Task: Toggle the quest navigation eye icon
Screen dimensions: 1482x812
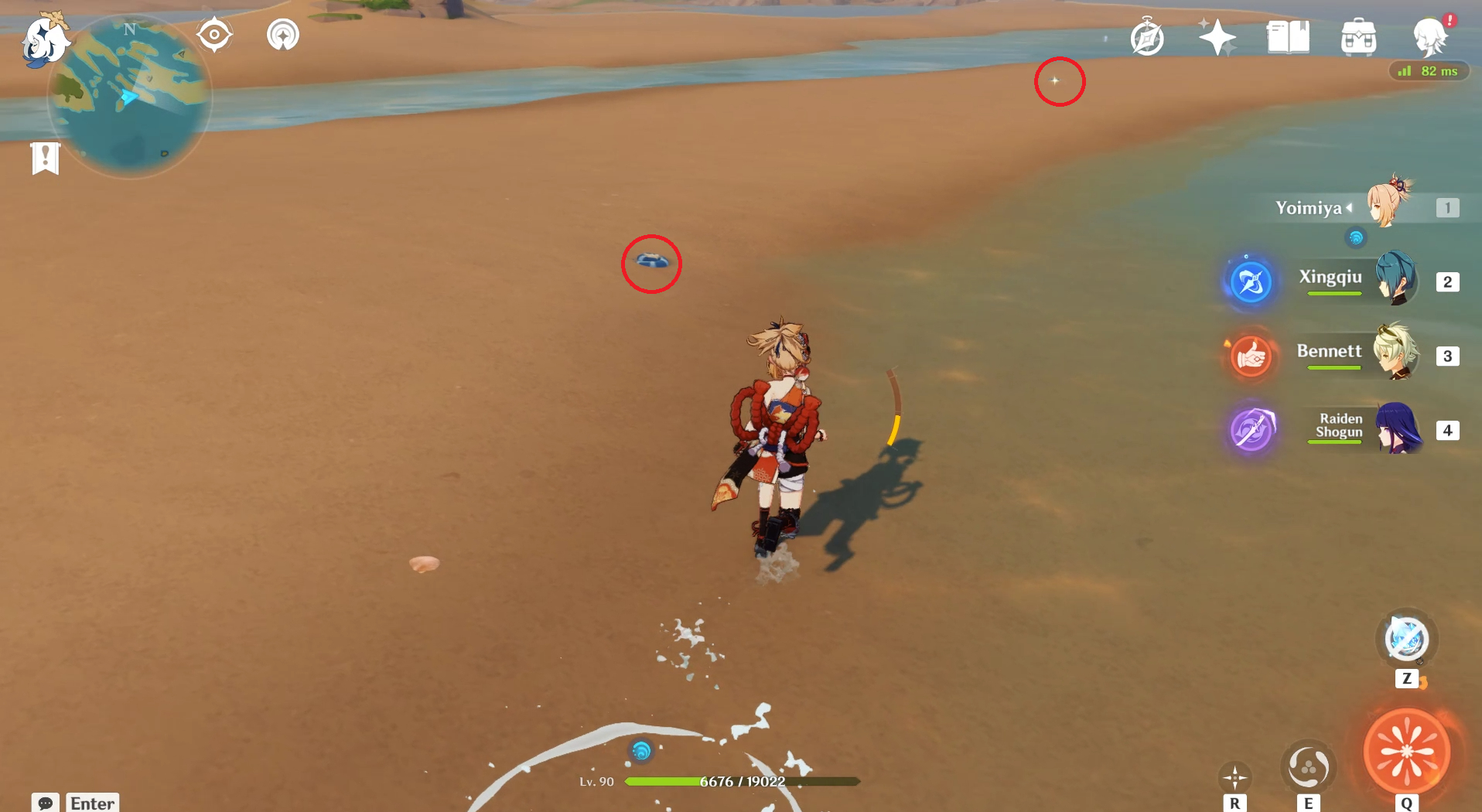Action: (213, 33)
